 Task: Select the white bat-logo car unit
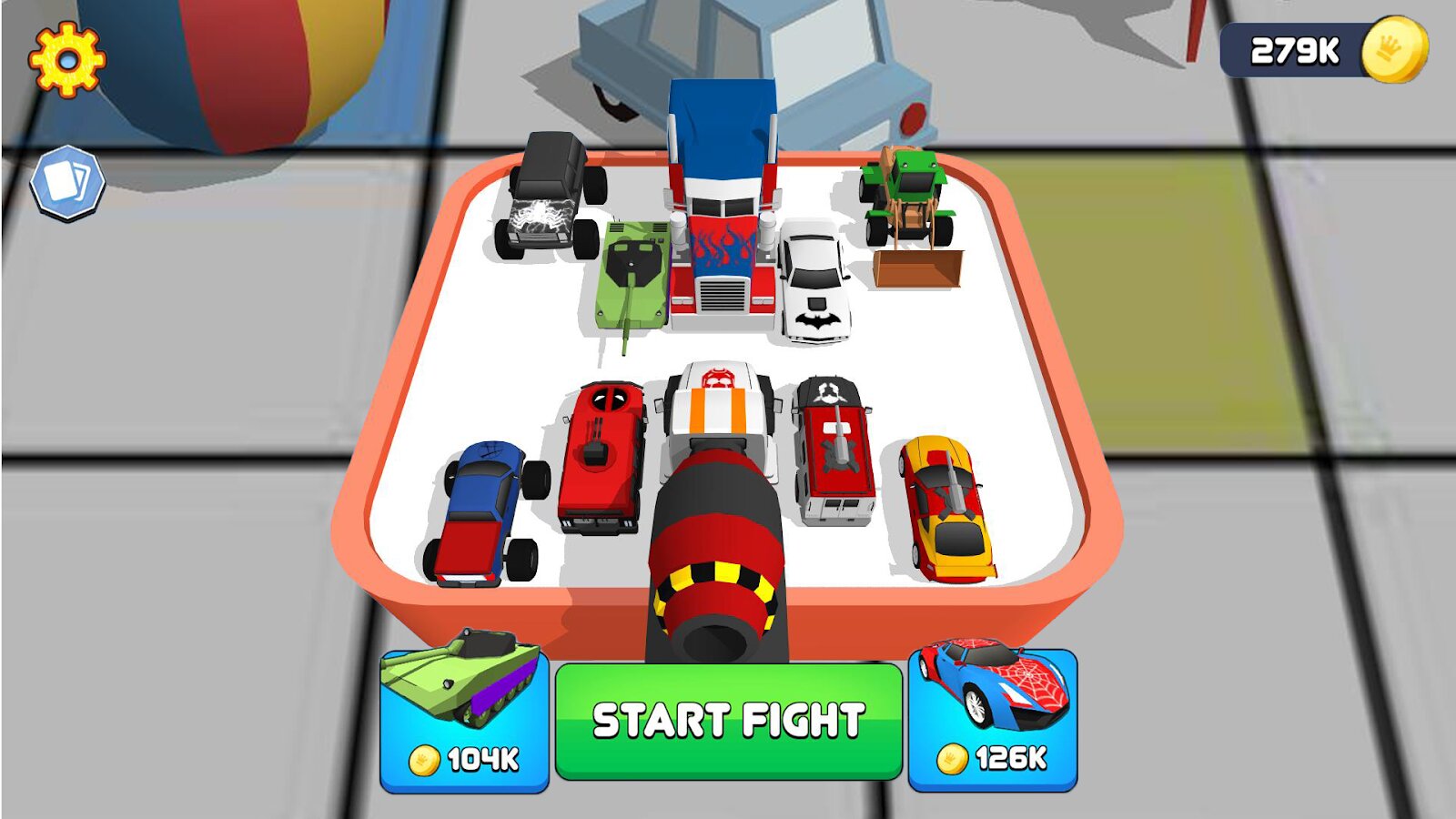point(814,282)
